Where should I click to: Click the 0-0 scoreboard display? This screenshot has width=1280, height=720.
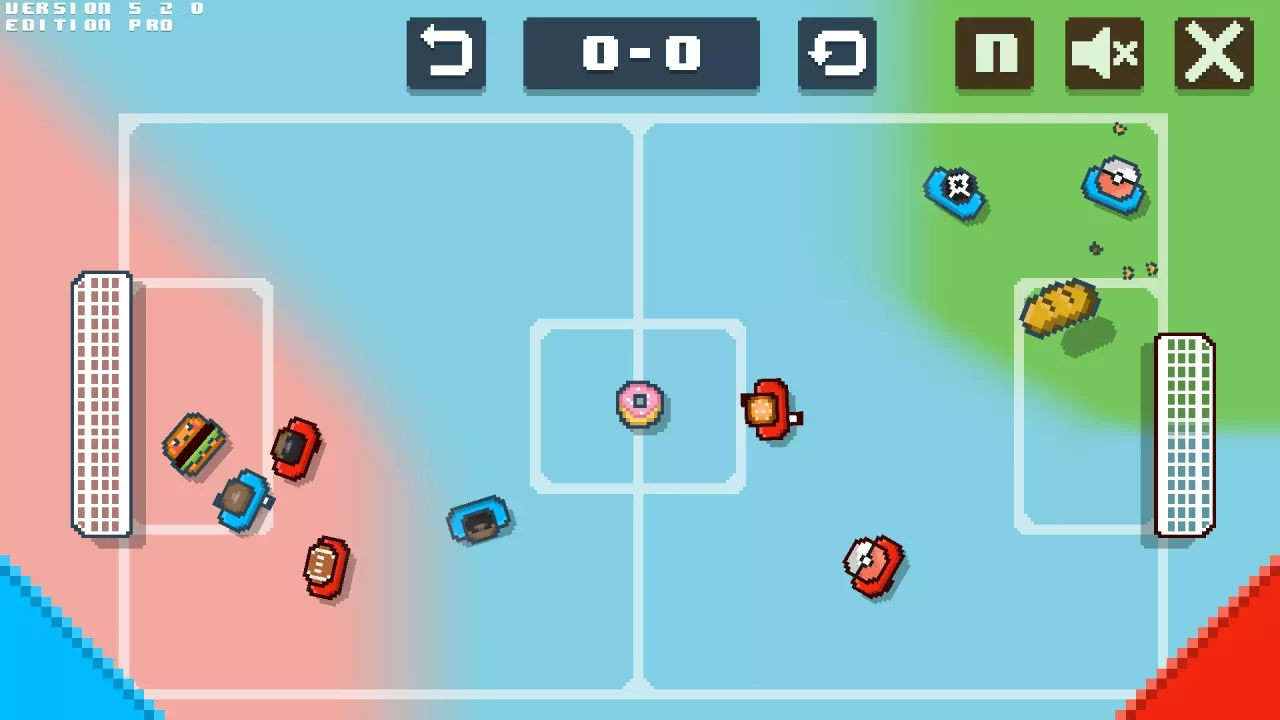pyautogui.click(x=641, y=55)
